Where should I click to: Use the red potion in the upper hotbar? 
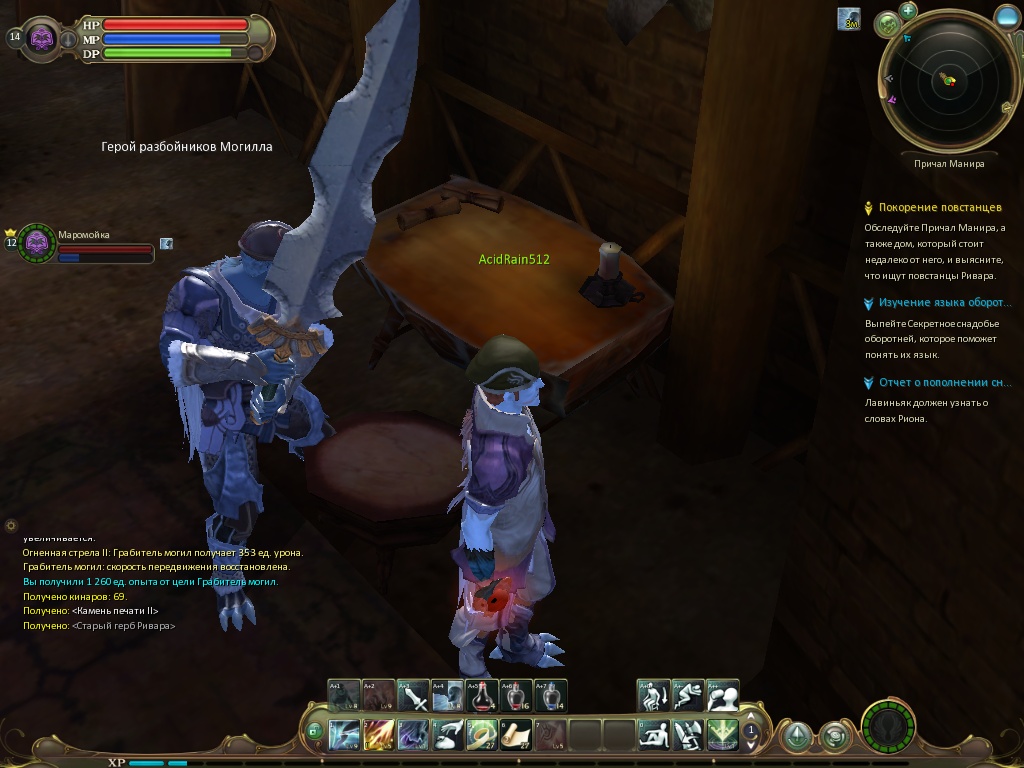(483, 695)
